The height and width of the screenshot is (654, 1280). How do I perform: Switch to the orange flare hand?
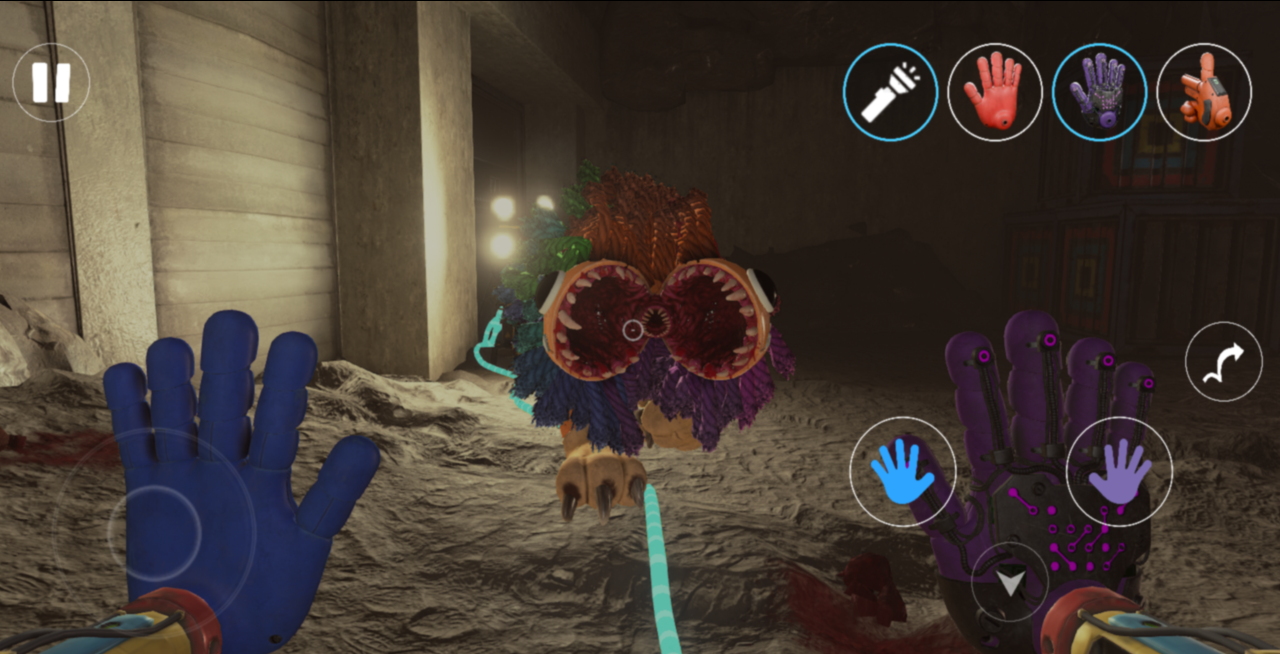(1203, 92)
